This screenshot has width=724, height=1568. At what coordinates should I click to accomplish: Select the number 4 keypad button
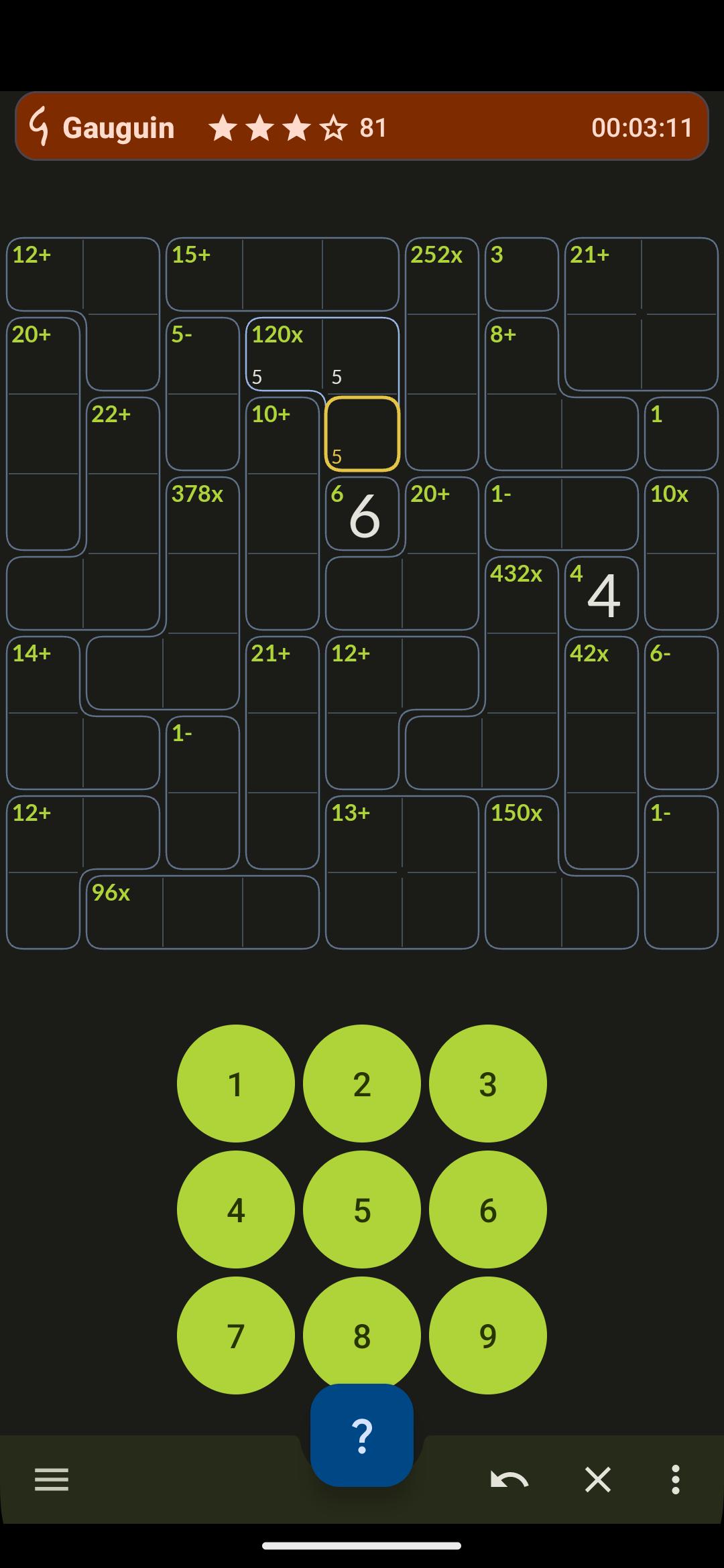pyautogui.click(x=235, y=1210)
